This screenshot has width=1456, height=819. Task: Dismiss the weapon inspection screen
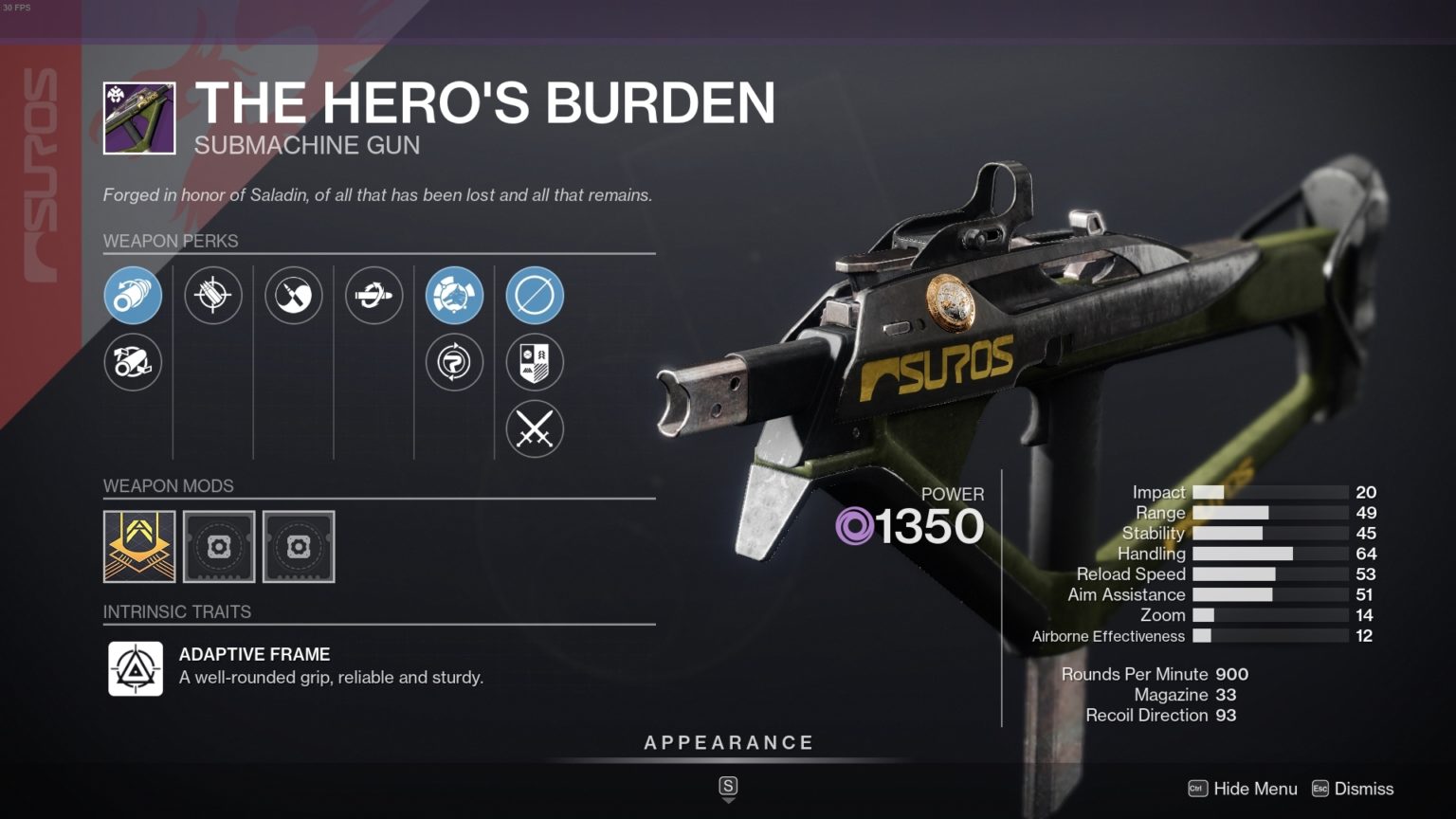[1353, 789]
